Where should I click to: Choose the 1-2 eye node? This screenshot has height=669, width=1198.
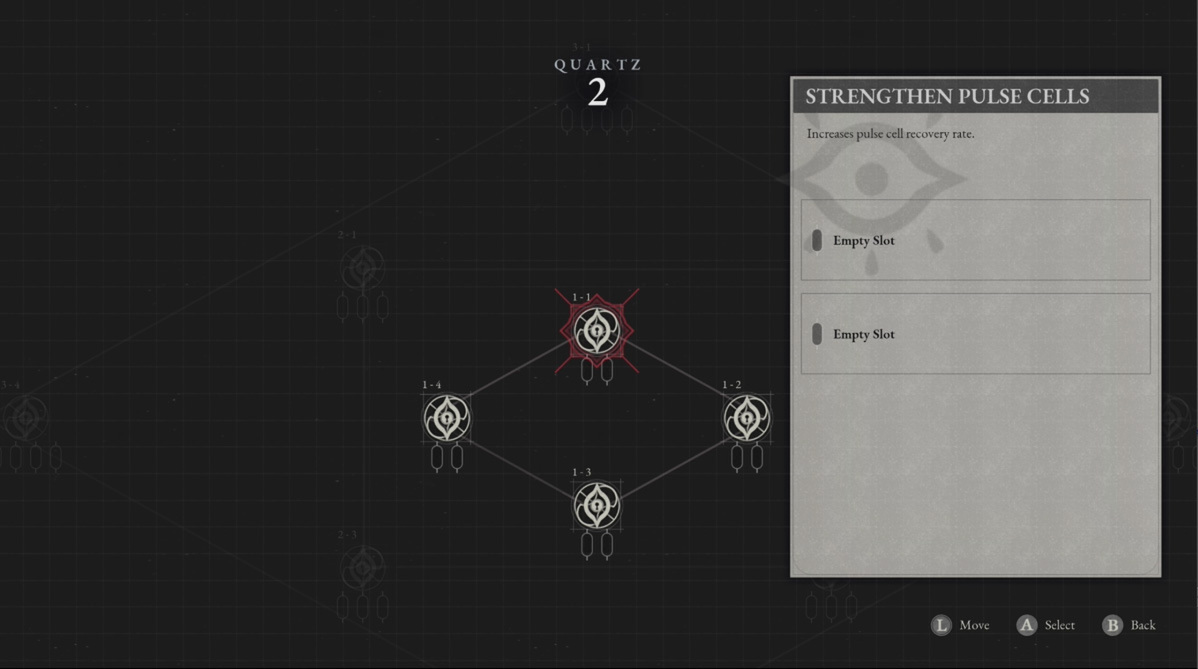pos(746,418)
